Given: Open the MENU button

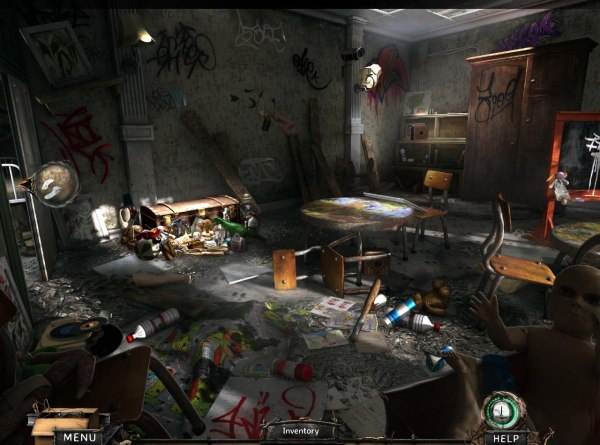Looking at the screenshot, I should pyautogui.click(x=77, y=436).
